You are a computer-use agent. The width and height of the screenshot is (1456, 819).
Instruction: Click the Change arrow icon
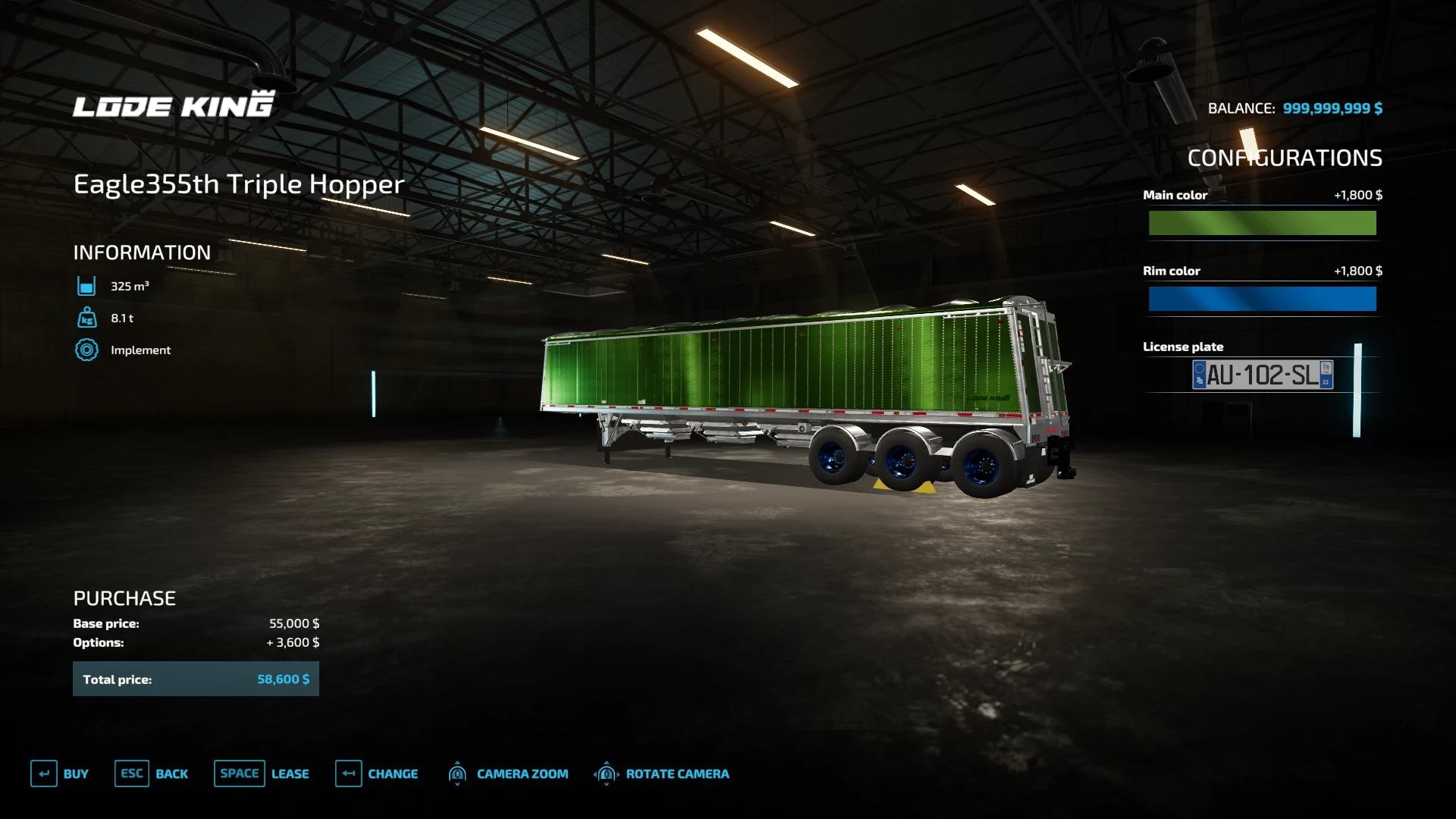(x=348, y=773)
